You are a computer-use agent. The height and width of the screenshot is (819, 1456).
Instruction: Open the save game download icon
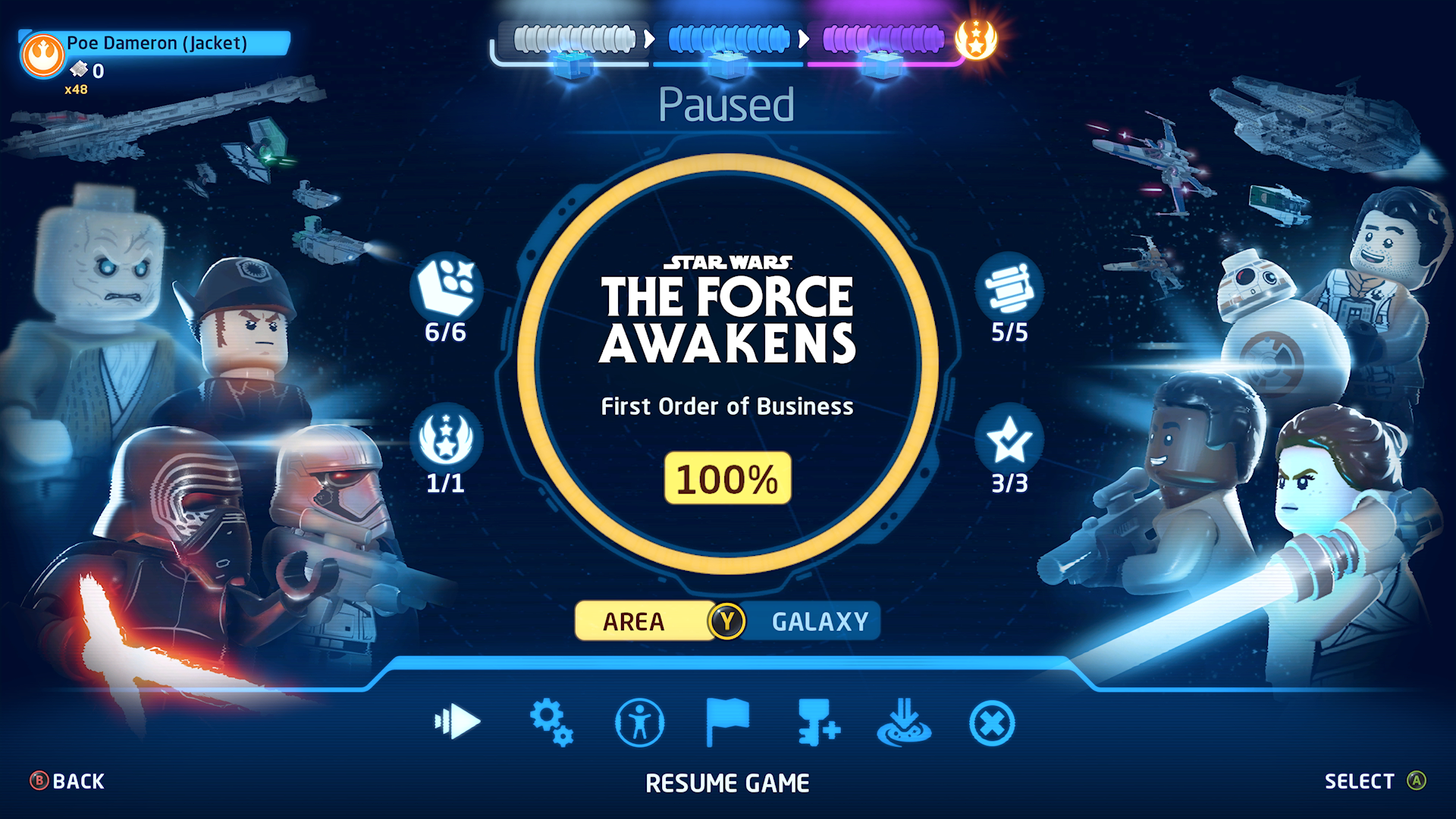[x=904, y=724]
